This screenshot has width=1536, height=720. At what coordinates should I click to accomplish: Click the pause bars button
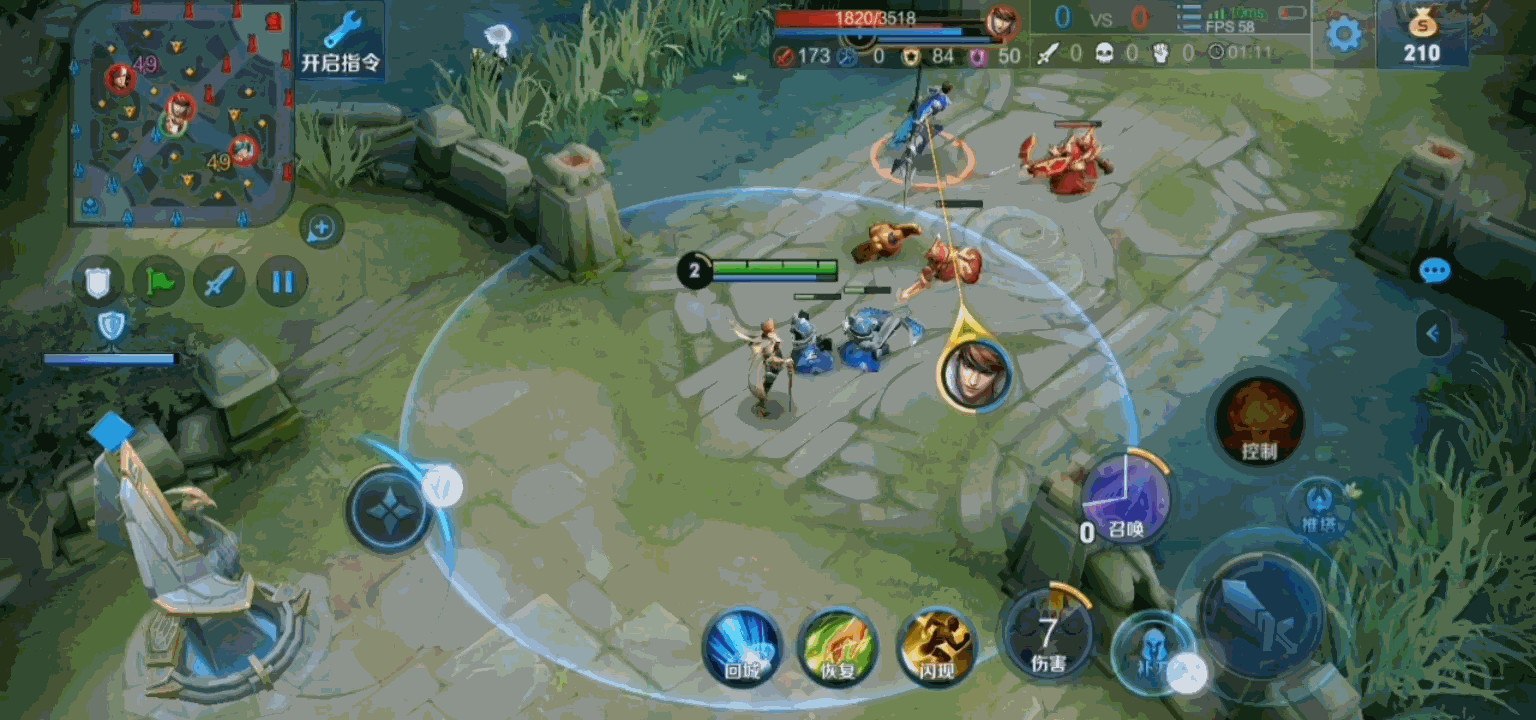pos(282,281)
